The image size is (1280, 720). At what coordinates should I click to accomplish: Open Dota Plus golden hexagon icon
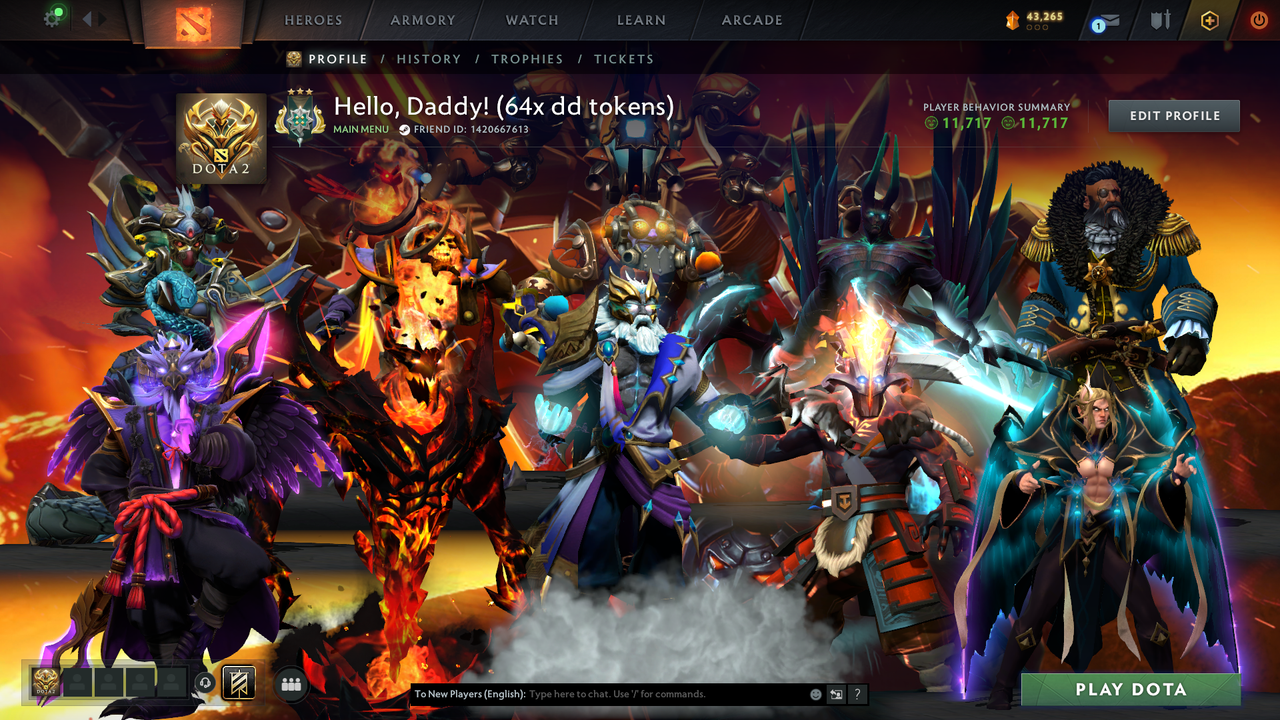pos(1210,20)
